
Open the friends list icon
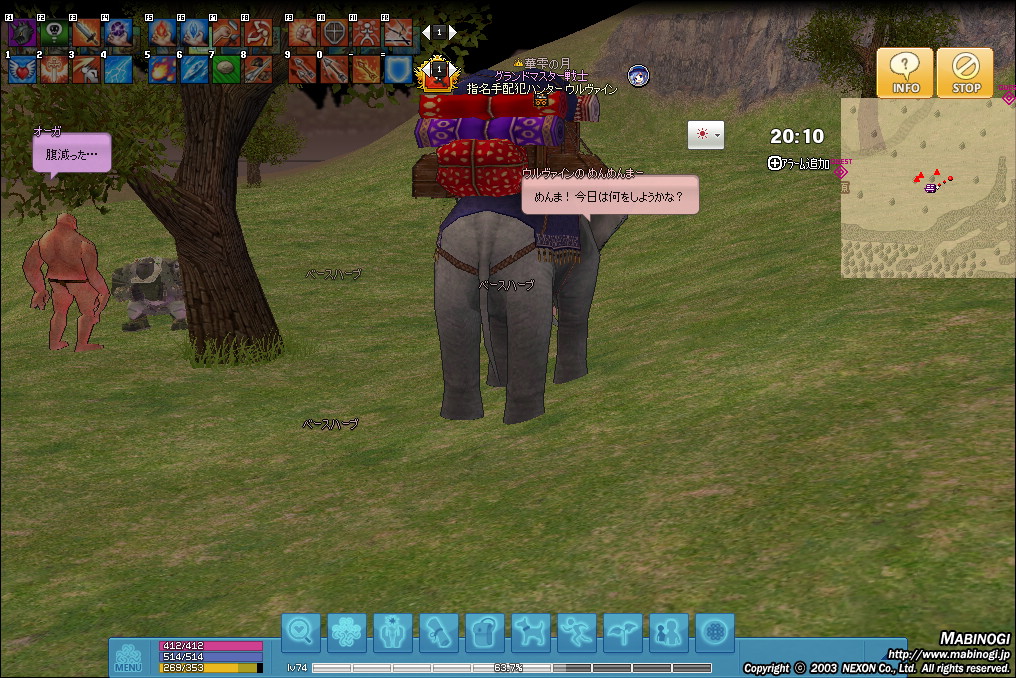[x=669, y=633]
